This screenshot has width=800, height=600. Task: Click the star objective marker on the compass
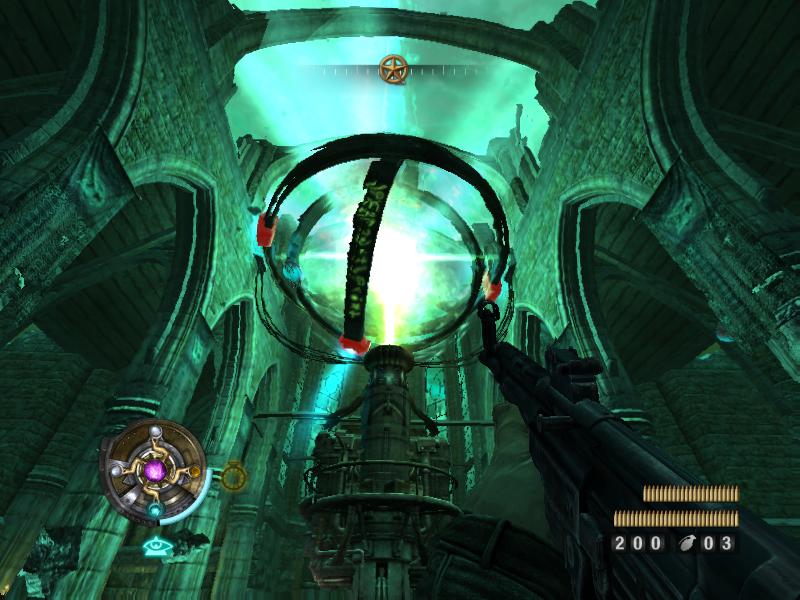(x=393, y=69)
